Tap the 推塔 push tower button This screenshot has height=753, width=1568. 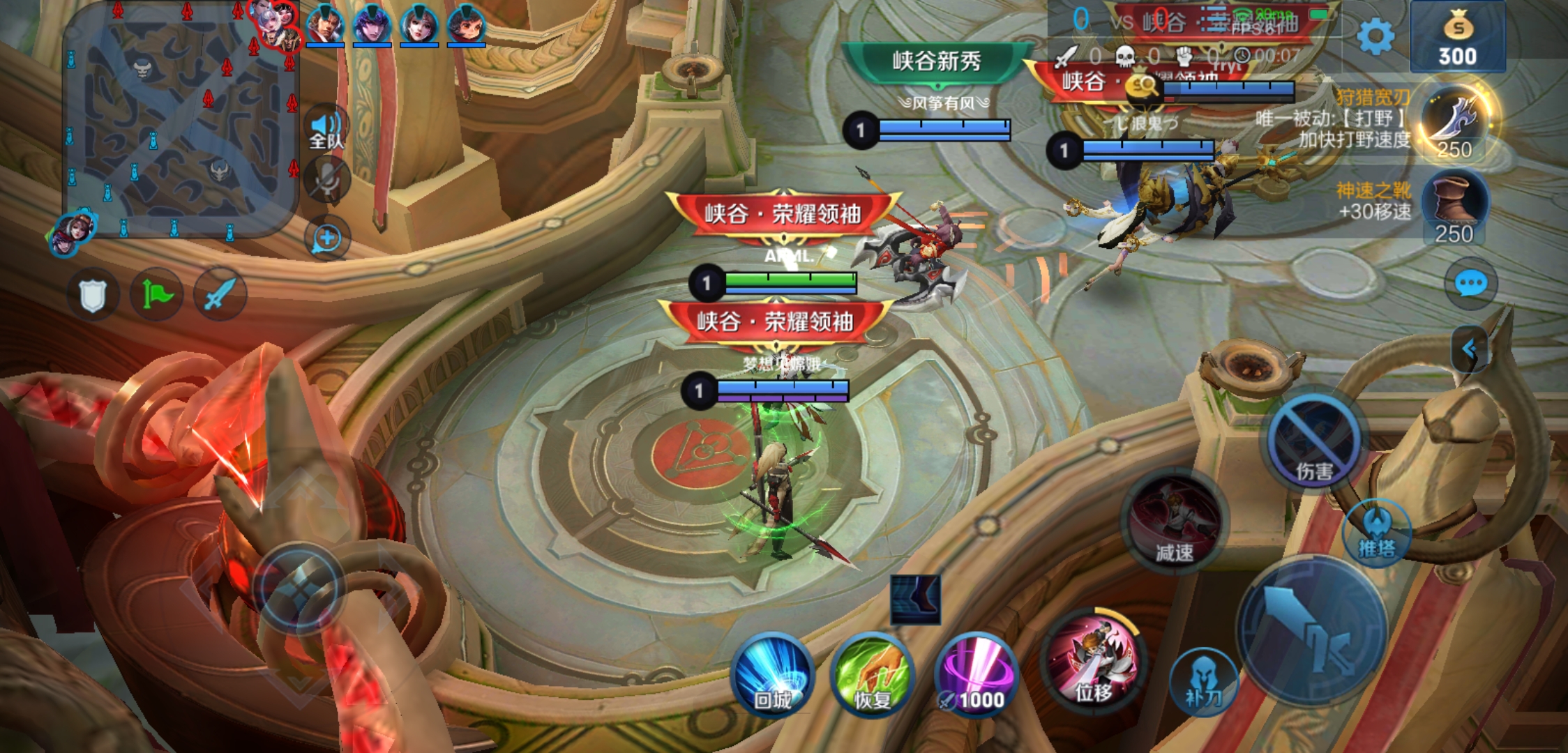pos(1376,534)
